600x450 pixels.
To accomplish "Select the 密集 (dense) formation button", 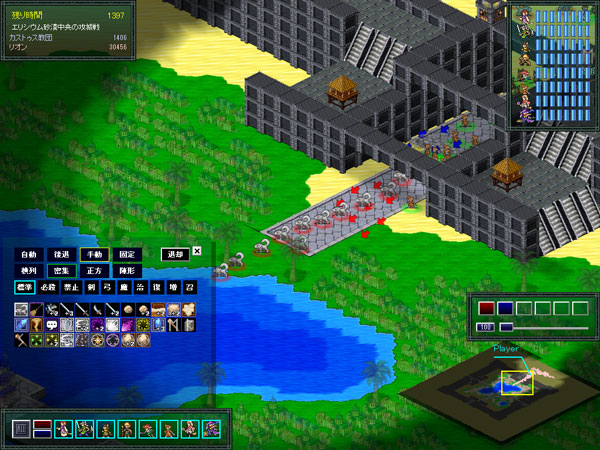I will [x=62, y=270].
